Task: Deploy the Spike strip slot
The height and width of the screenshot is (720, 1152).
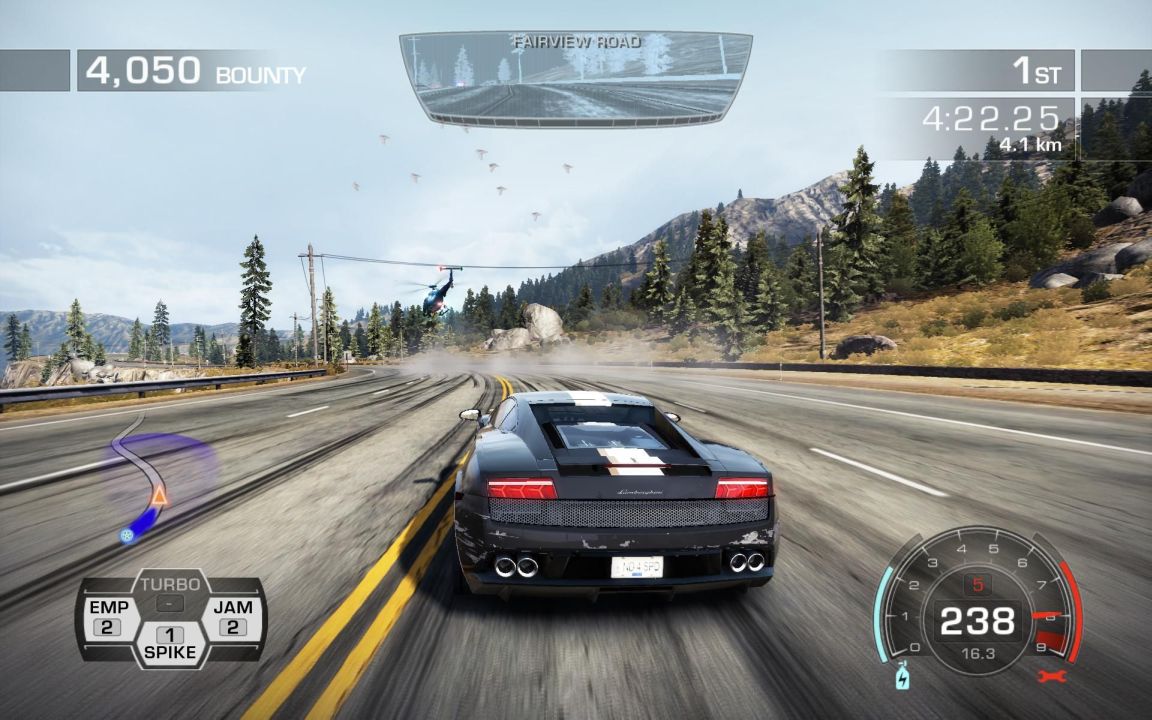Action: pyautogui.click(x=170, y=644)
